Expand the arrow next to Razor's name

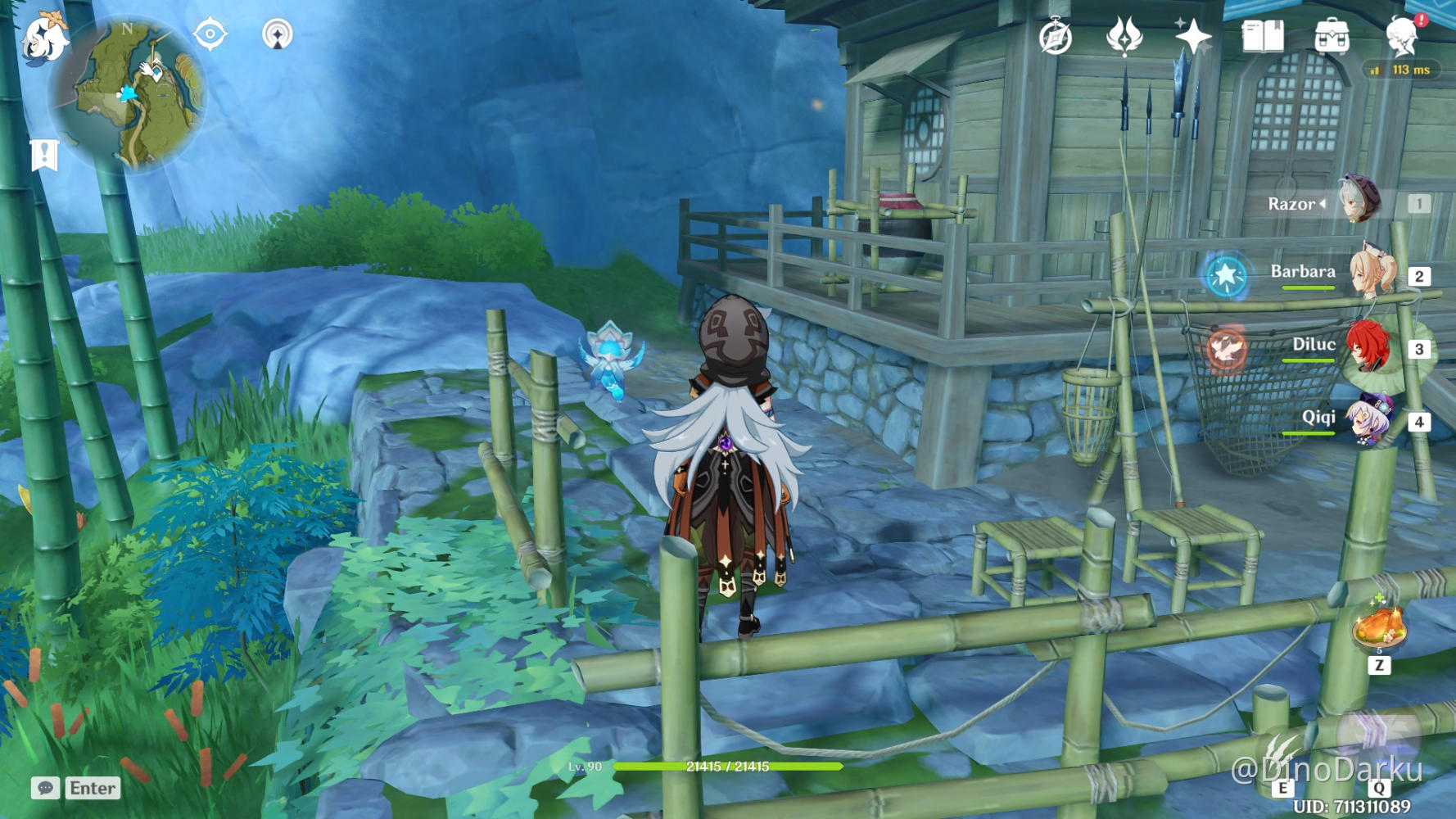coord(1321,205)
